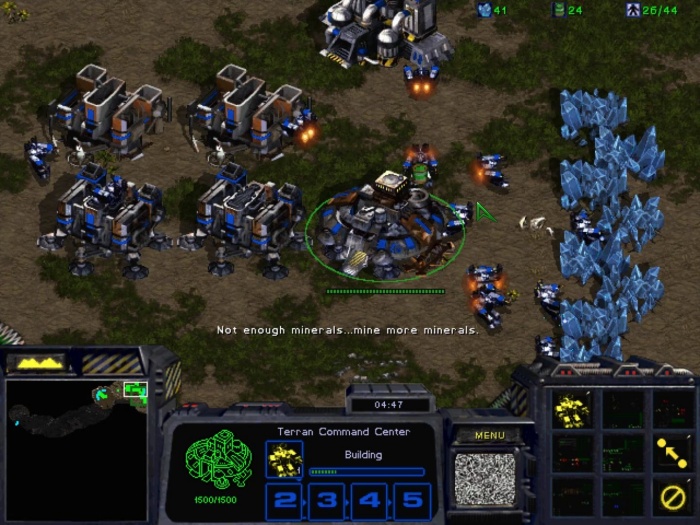Screen dimensions: 700x525
Task: Click the static unit portrait screen
Action: point(485,478)
